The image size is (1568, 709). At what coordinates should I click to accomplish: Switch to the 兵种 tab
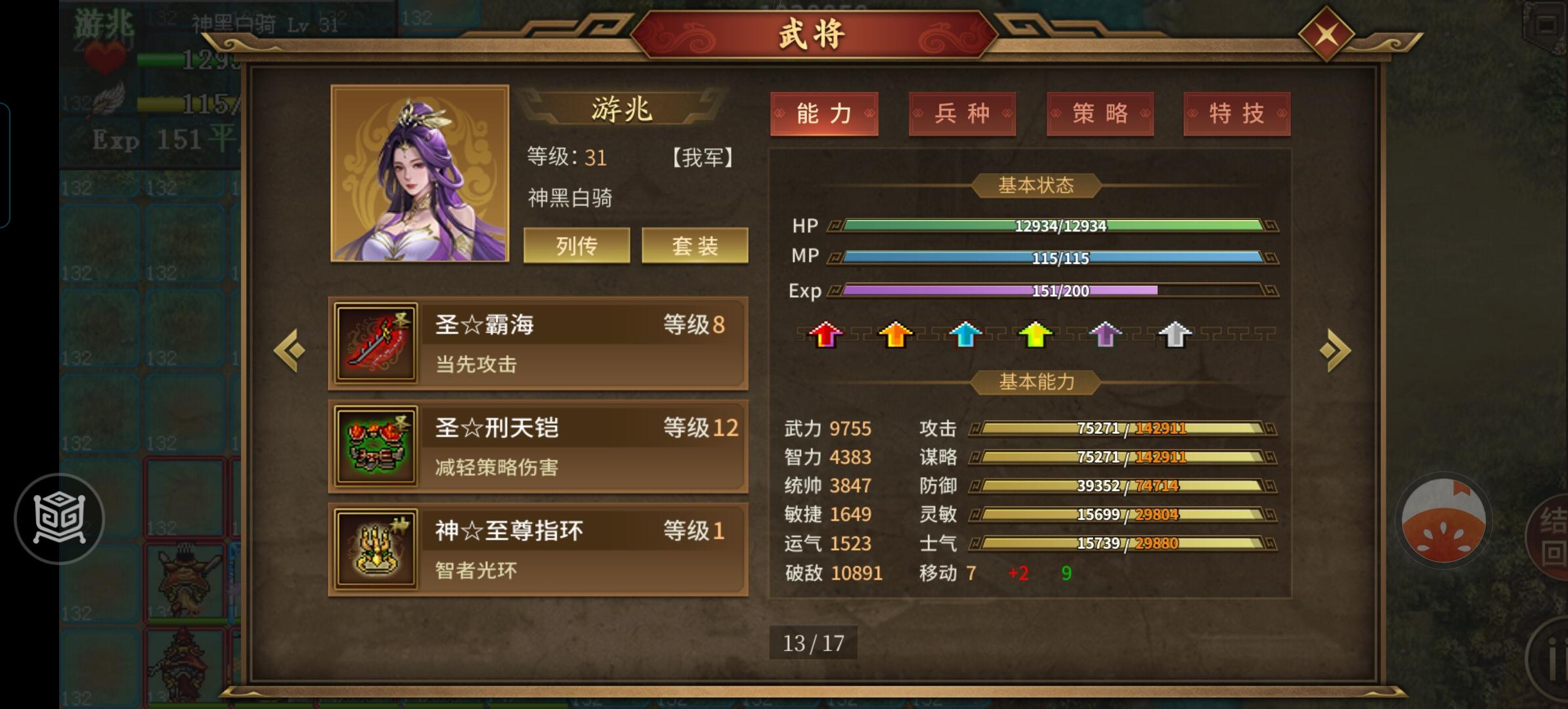click(x=962, y=114)
